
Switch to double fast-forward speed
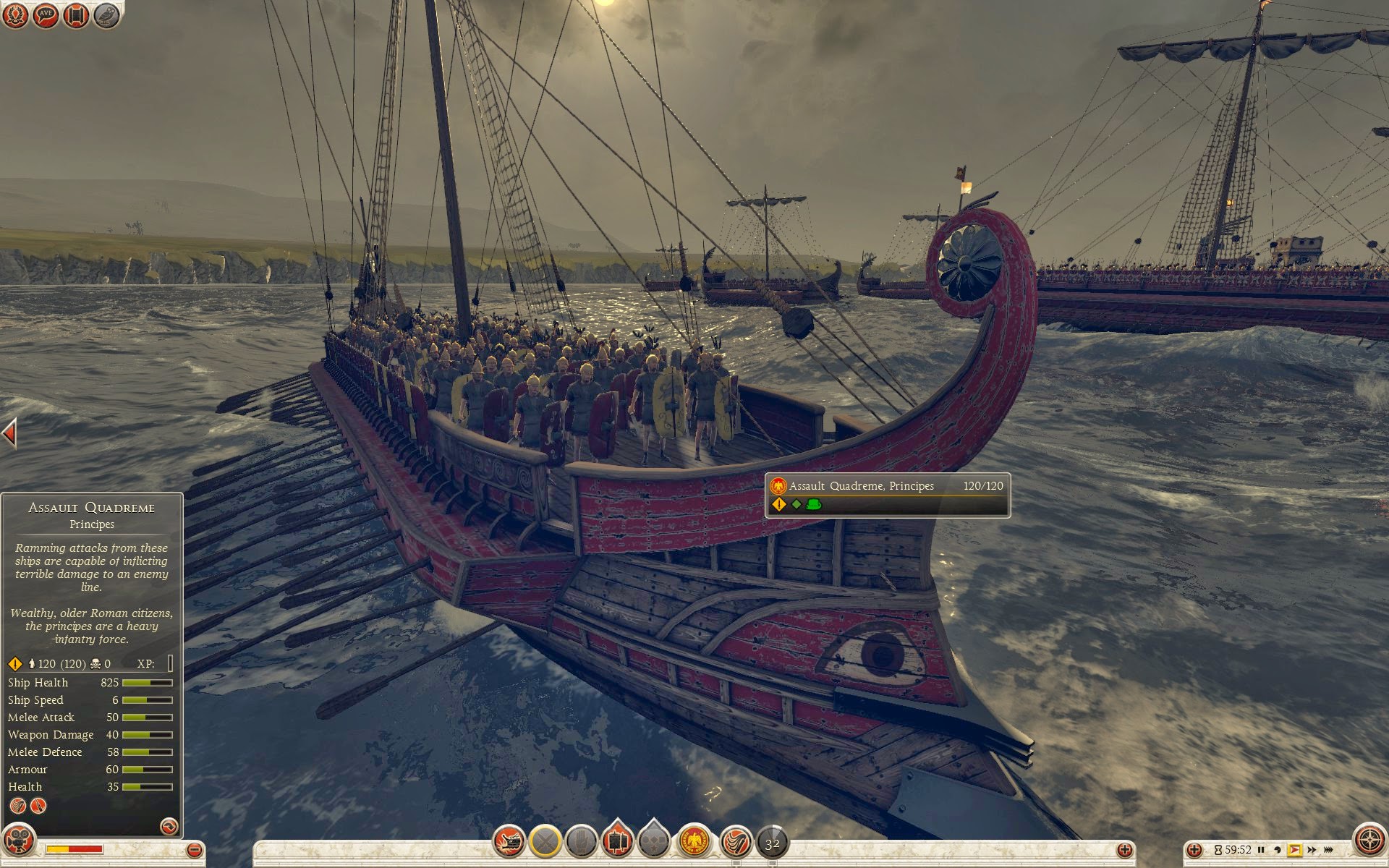click(1312, 850)
